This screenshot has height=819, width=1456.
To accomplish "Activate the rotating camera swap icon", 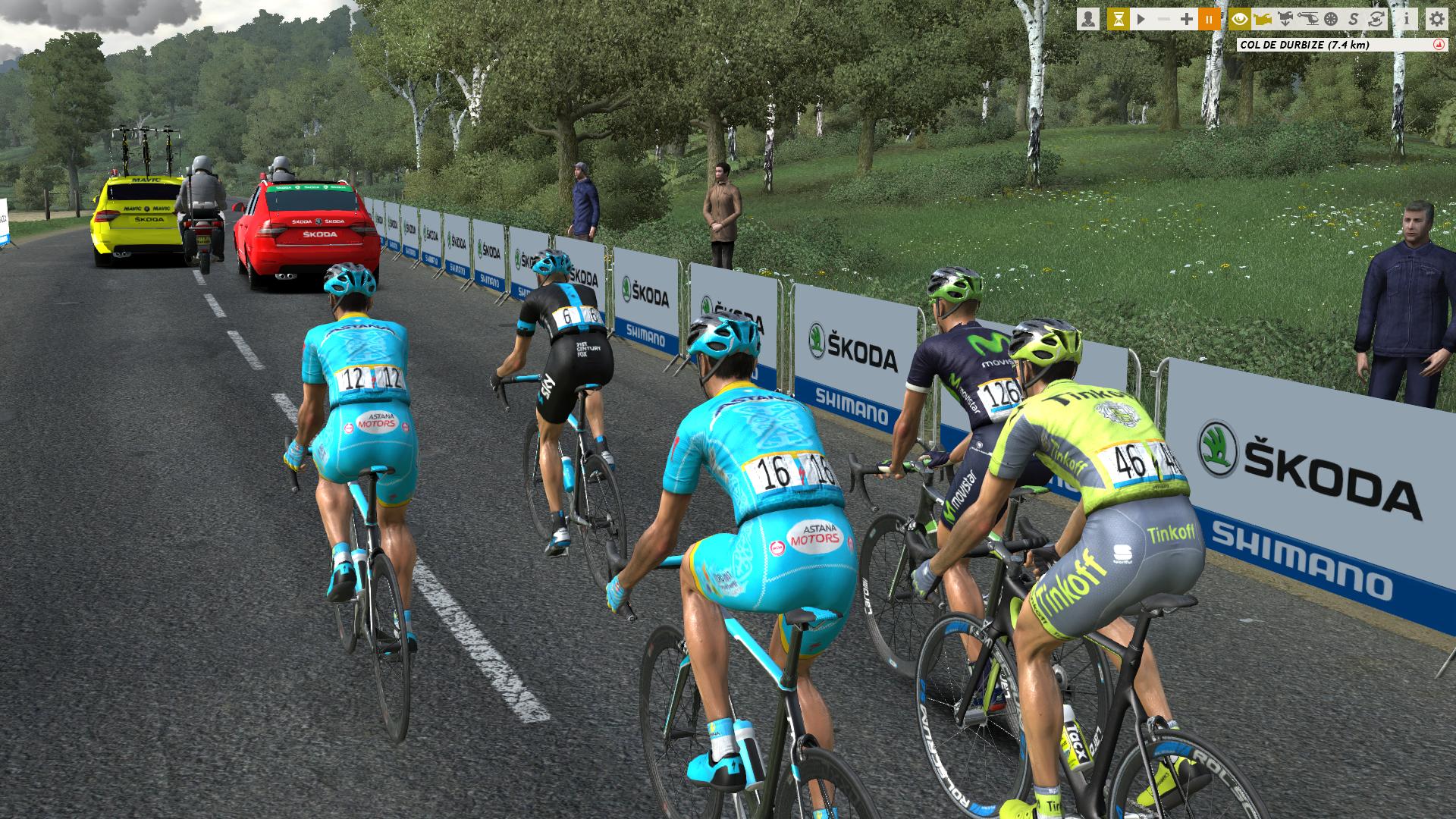I will point(1376,19).
